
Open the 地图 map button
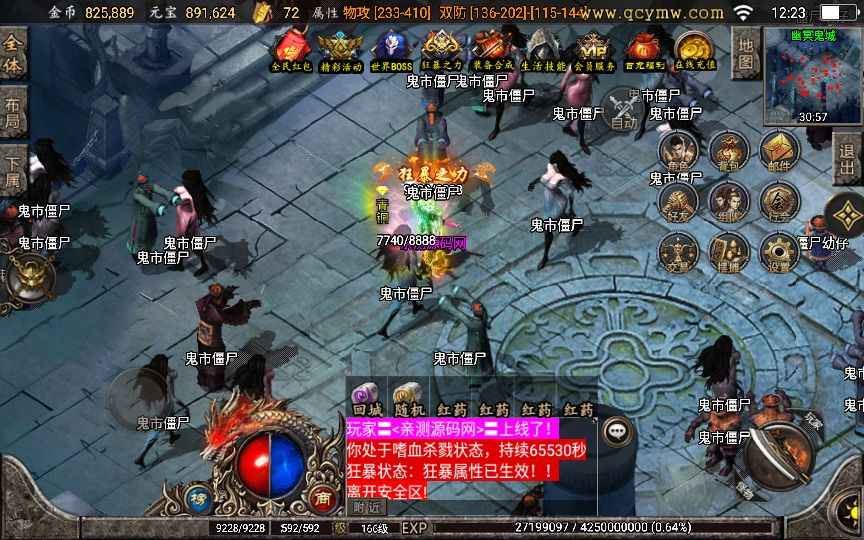pyautogui.click(x=745, y=54)
